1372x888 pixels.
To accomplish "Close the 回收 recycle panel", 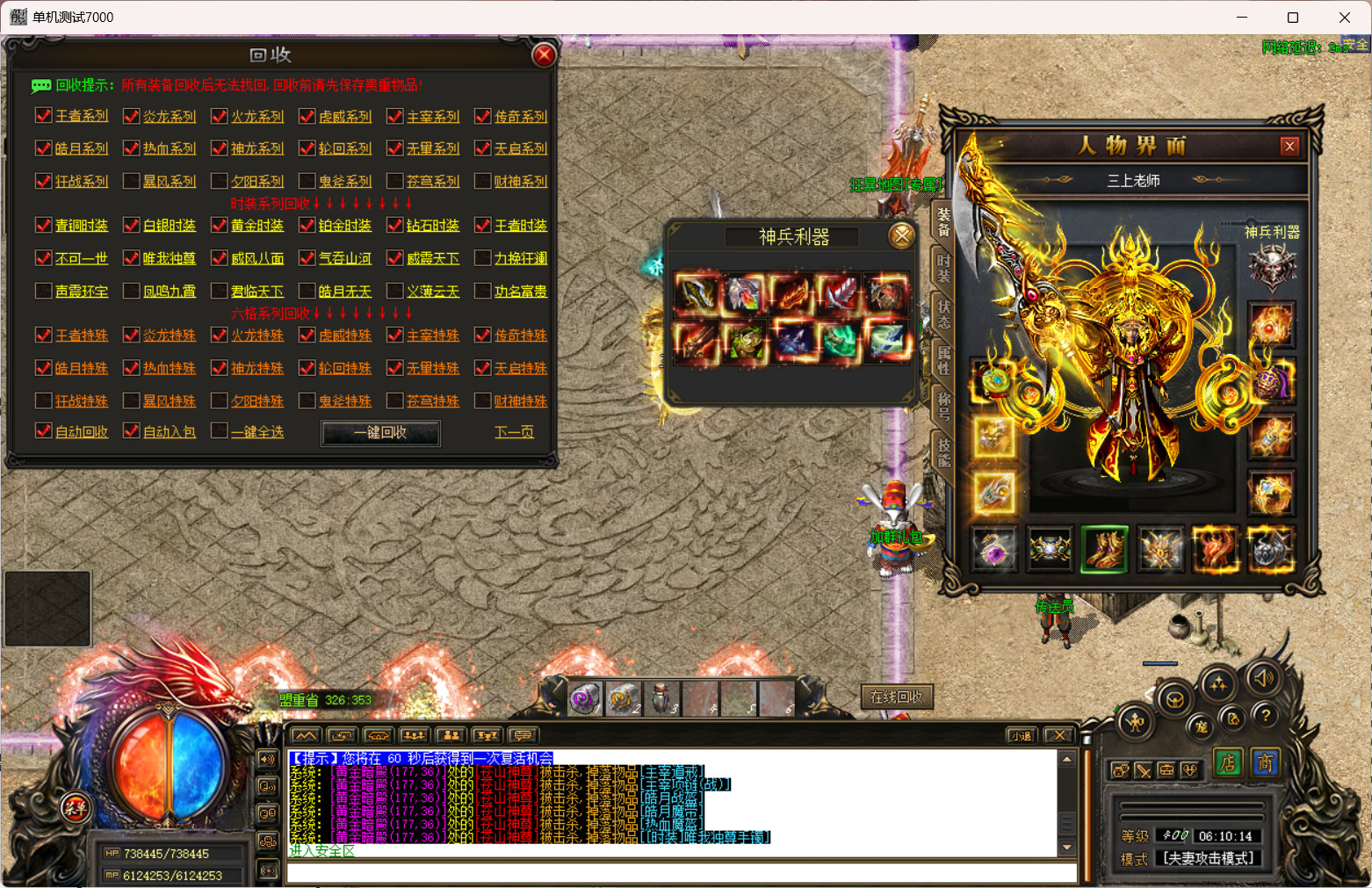I will [x=544, y=55].
